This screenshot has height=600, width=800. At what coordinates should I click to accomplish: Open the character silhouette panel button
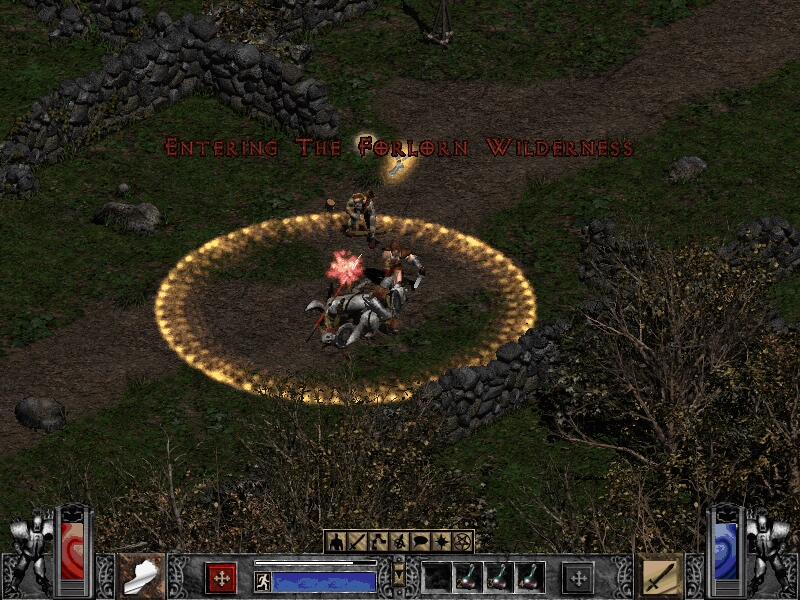click(335, 542)
